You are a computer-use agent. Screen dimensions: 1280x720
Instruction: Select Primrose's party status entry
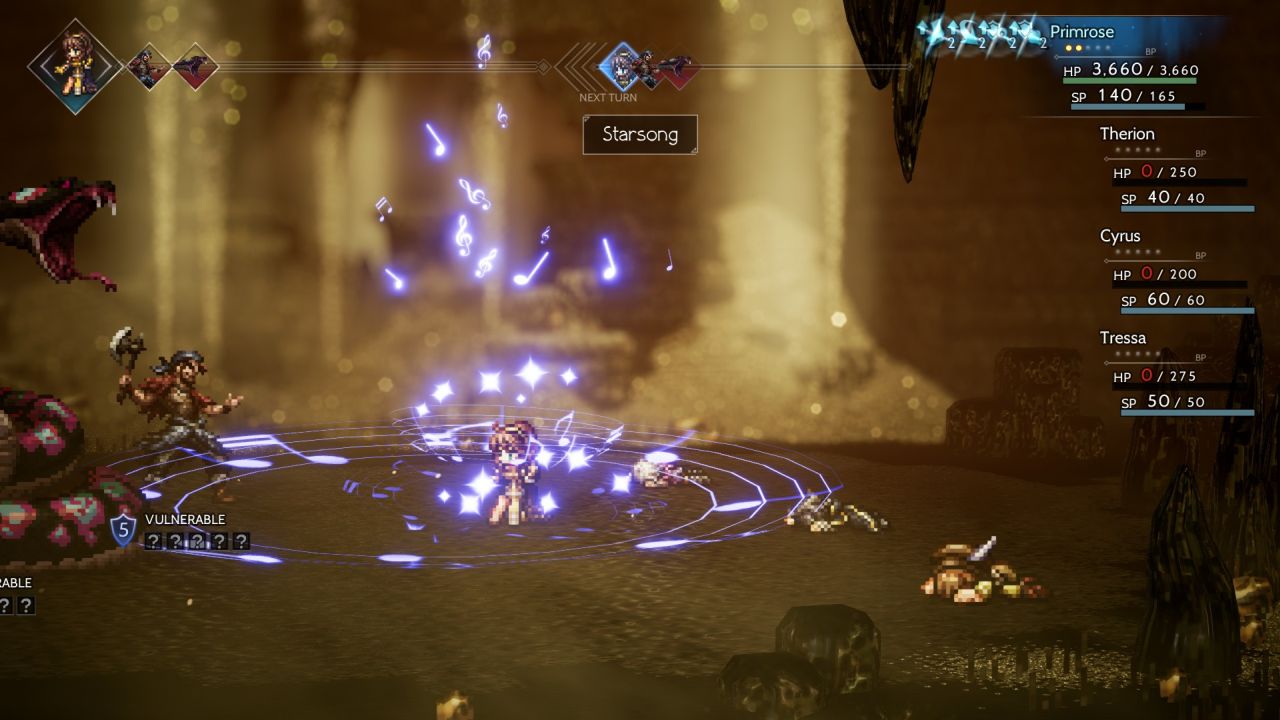1127,64
